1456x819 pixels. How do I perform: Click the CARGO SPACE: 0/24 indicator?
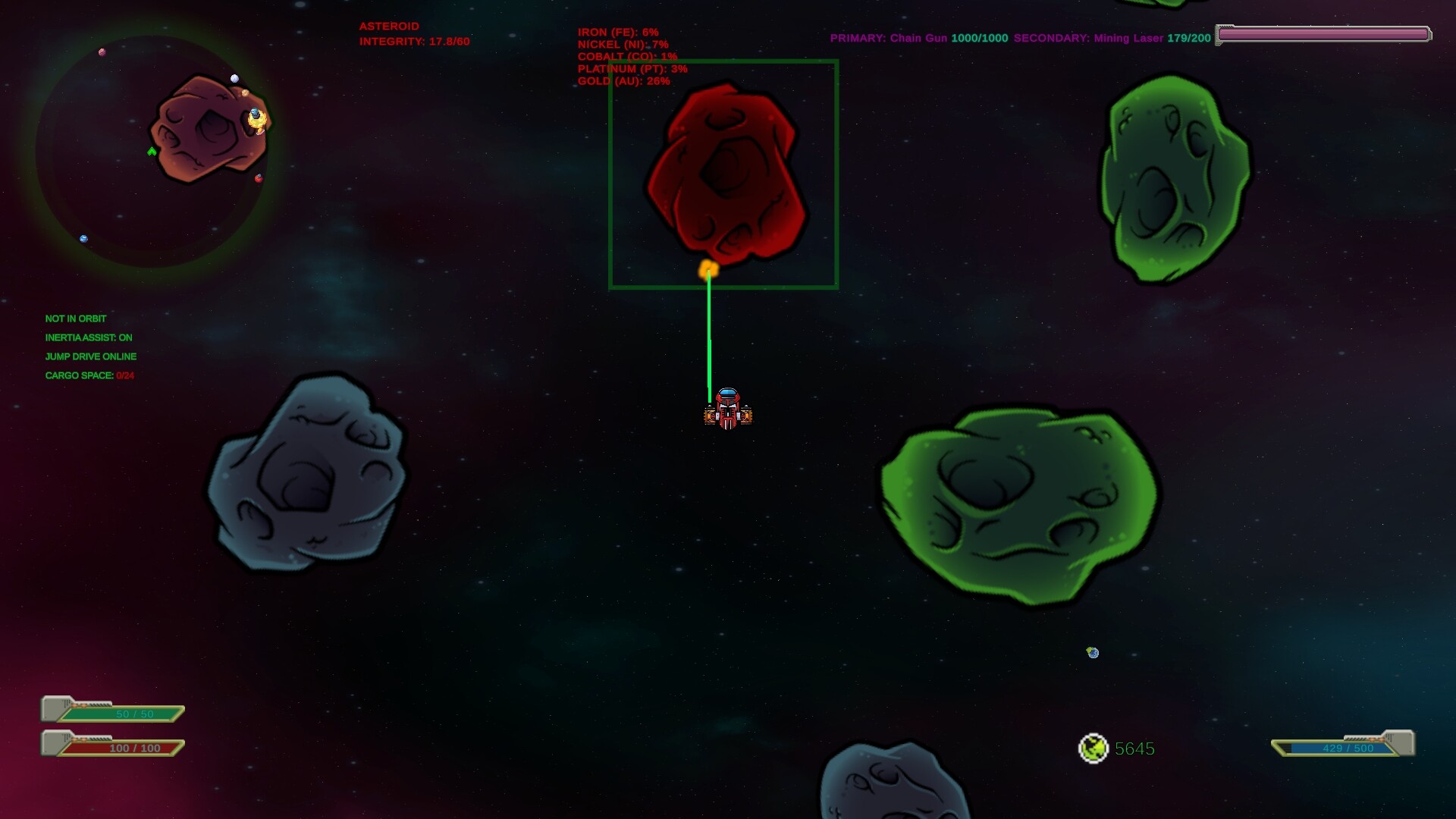point(89,375)
